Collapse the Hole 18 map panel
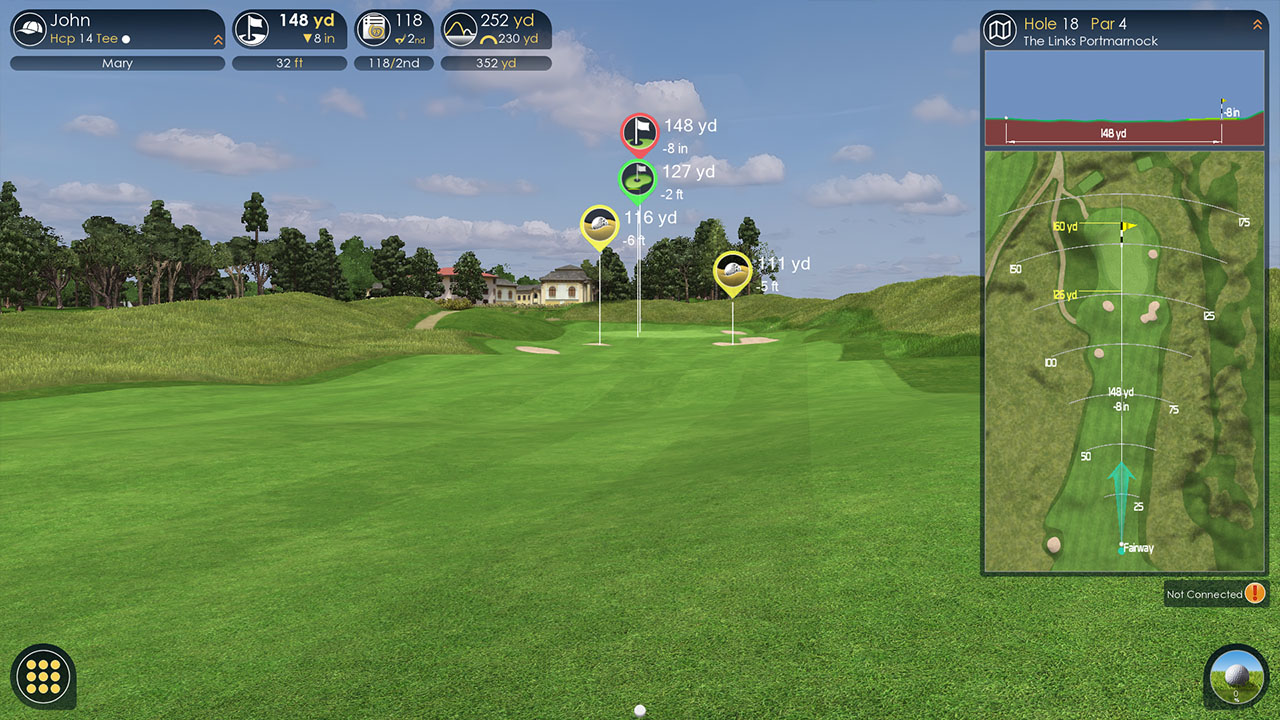Screen dimensions: 1280x720 [1257, 24]
